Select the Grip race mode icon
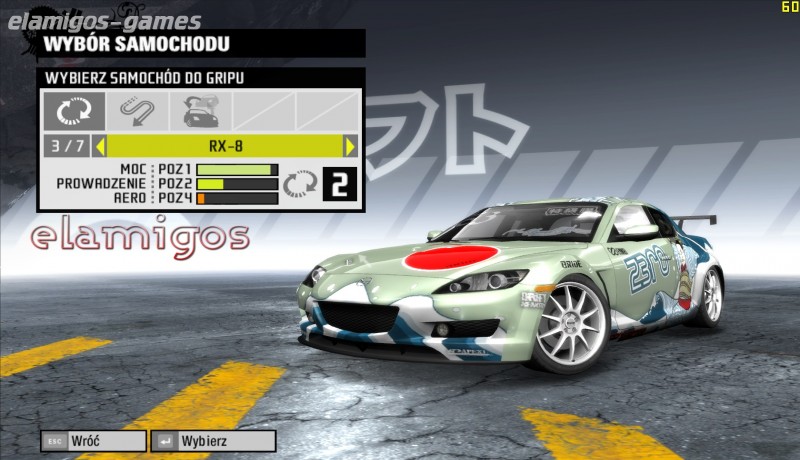Screen dimensions: 800x460 [75, 110]
